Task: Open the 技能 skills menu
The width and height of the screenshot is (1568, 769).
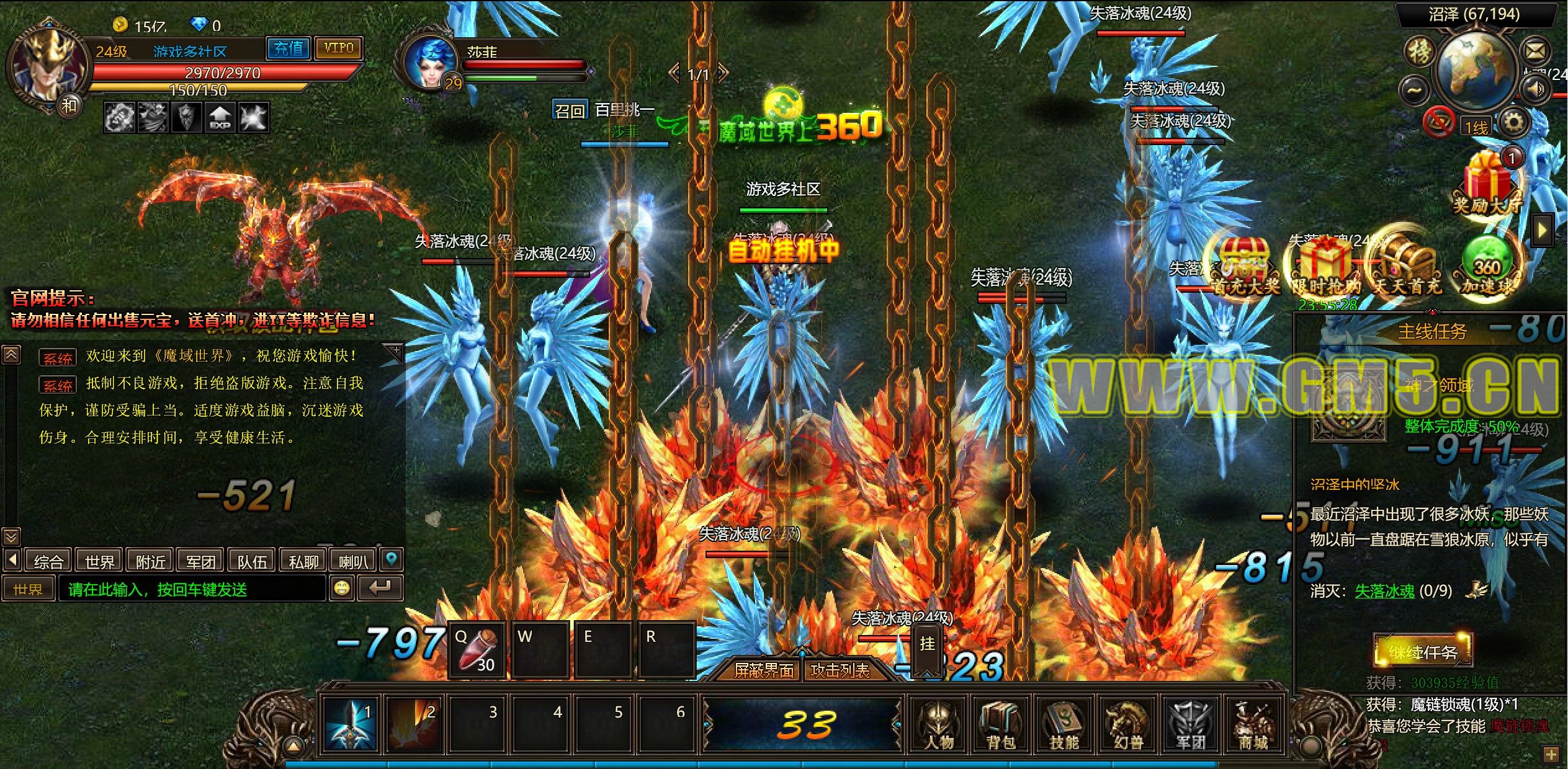Action: pos(1064,724)
